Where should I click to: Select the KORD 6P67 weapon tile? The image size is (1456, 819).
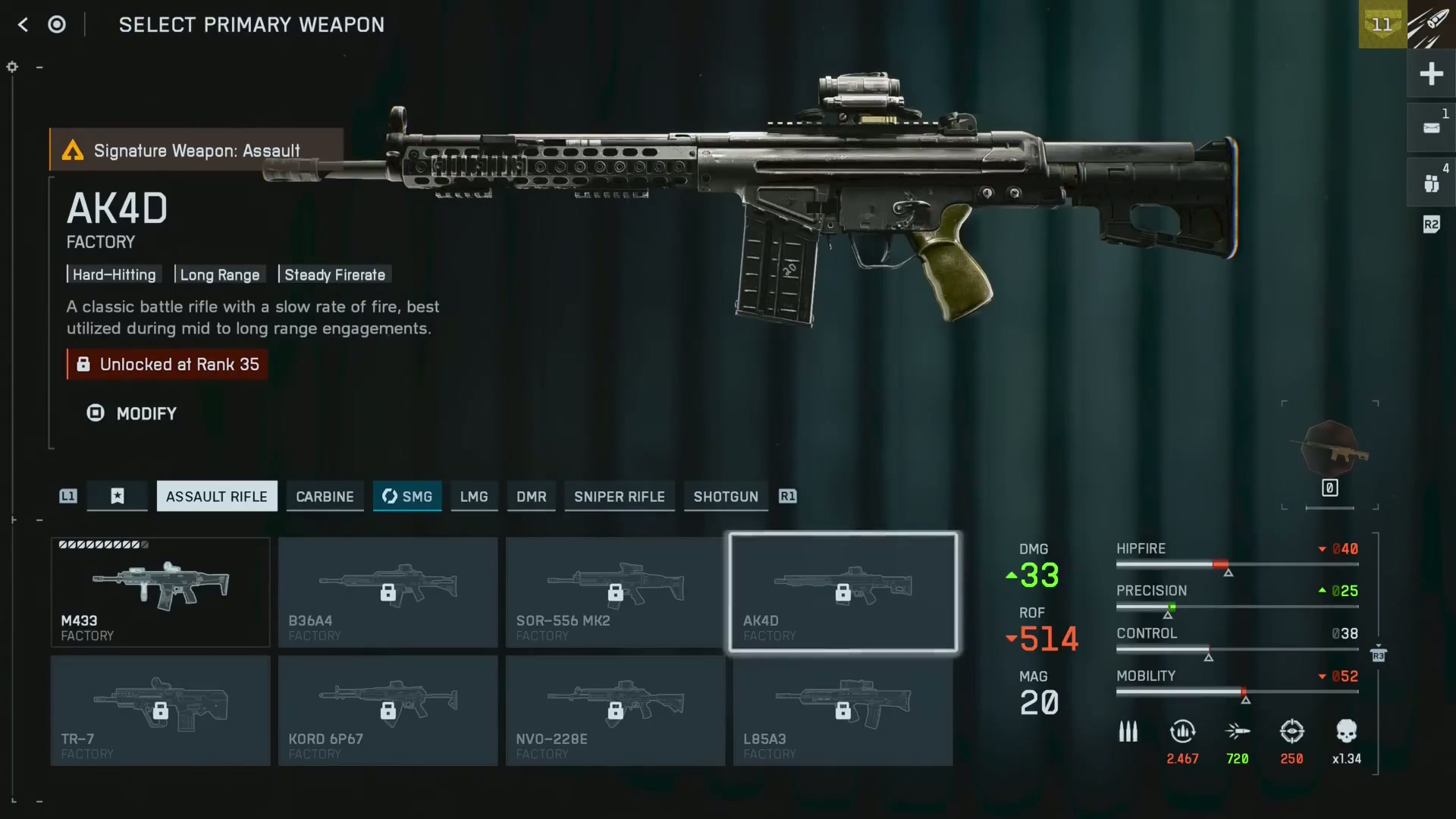(x=388, y=711)
